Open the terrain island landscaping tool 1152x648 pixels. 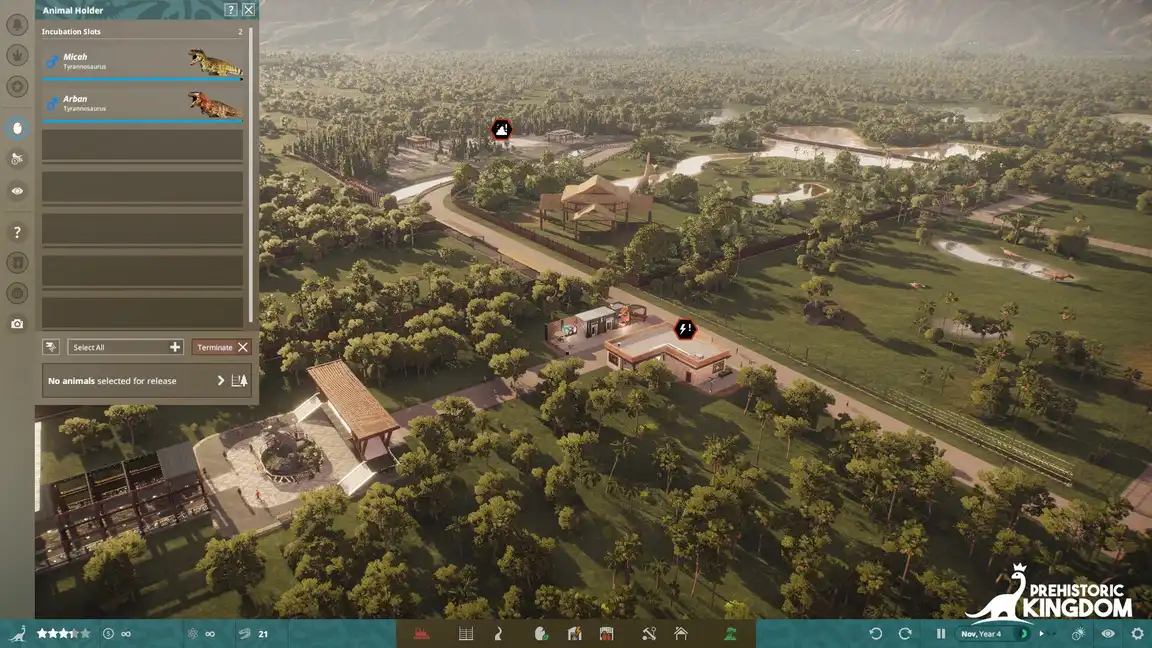(731, 633)
